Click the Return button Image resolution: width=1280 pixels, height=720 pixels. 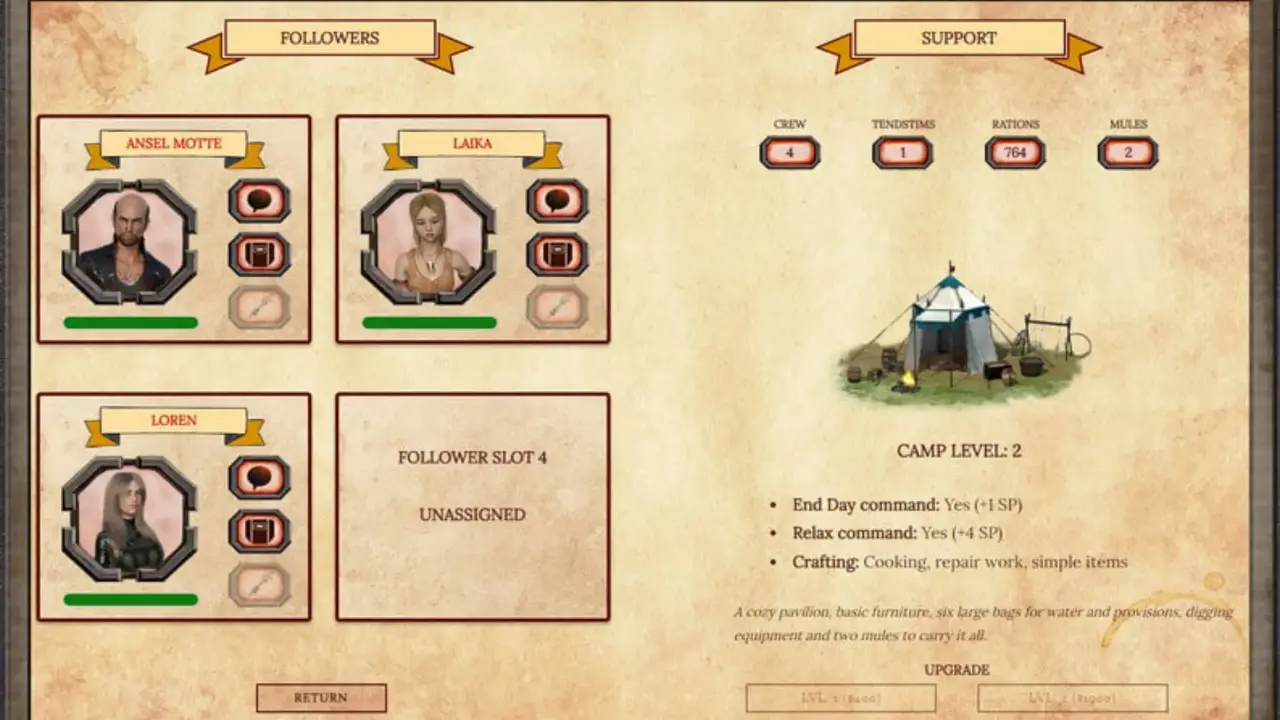pos(321,698)
